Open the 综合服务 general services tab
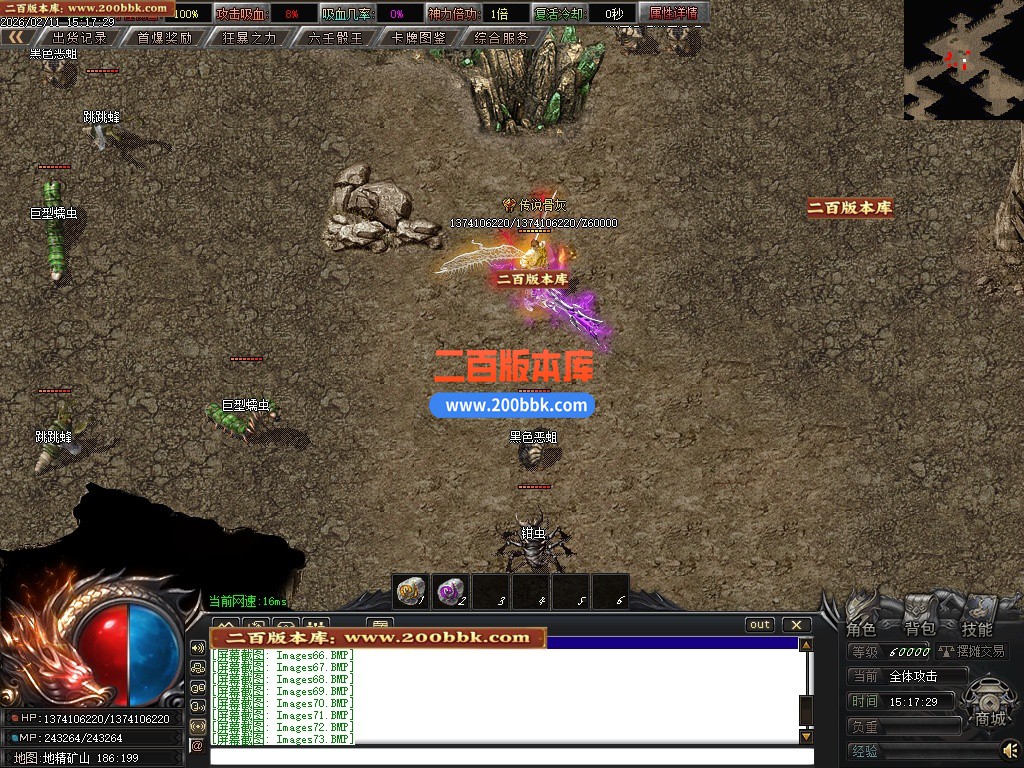 coord(502,38)
